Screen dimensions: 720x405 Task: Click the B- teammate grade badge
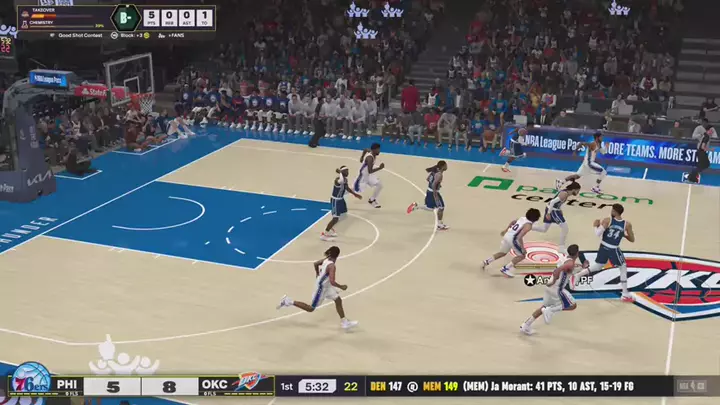[x=125, y=18]
